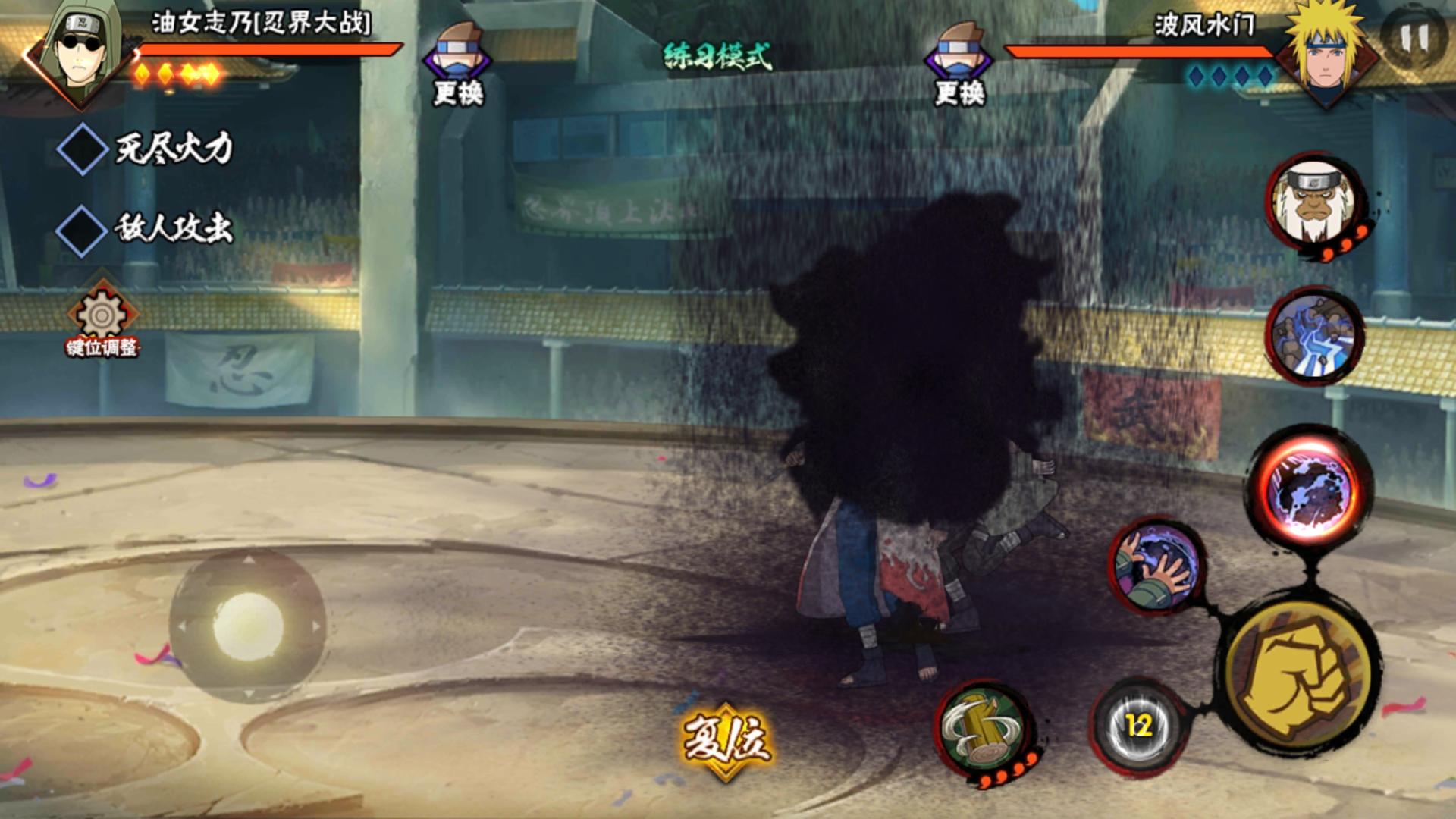The height and width of the screenshot is (819, 1456).
Task: Toggle the 敌人攻击 checkbox
Action: tap(82, 229)
